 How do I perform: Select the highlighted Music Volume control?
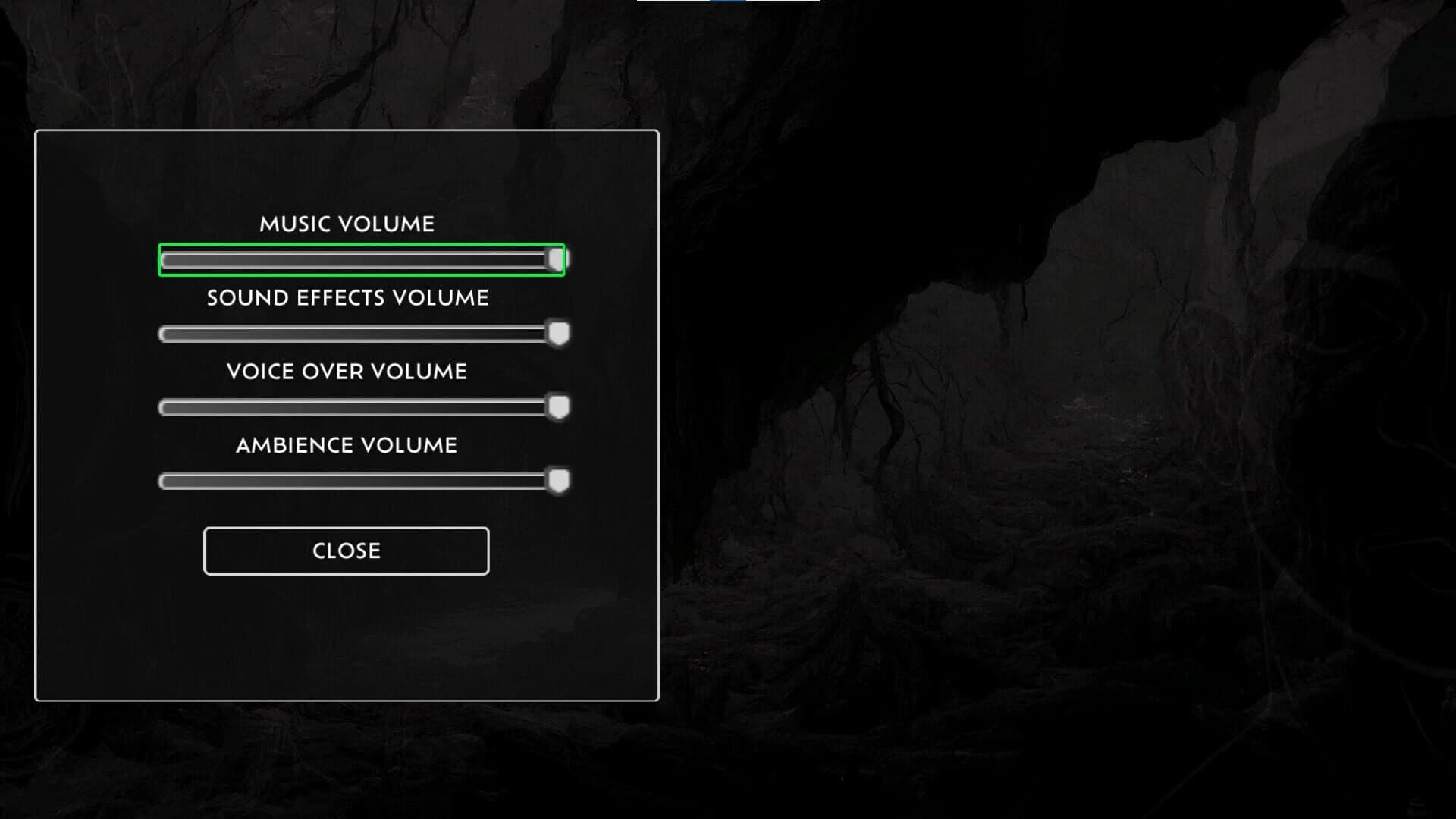pos(362,259)
